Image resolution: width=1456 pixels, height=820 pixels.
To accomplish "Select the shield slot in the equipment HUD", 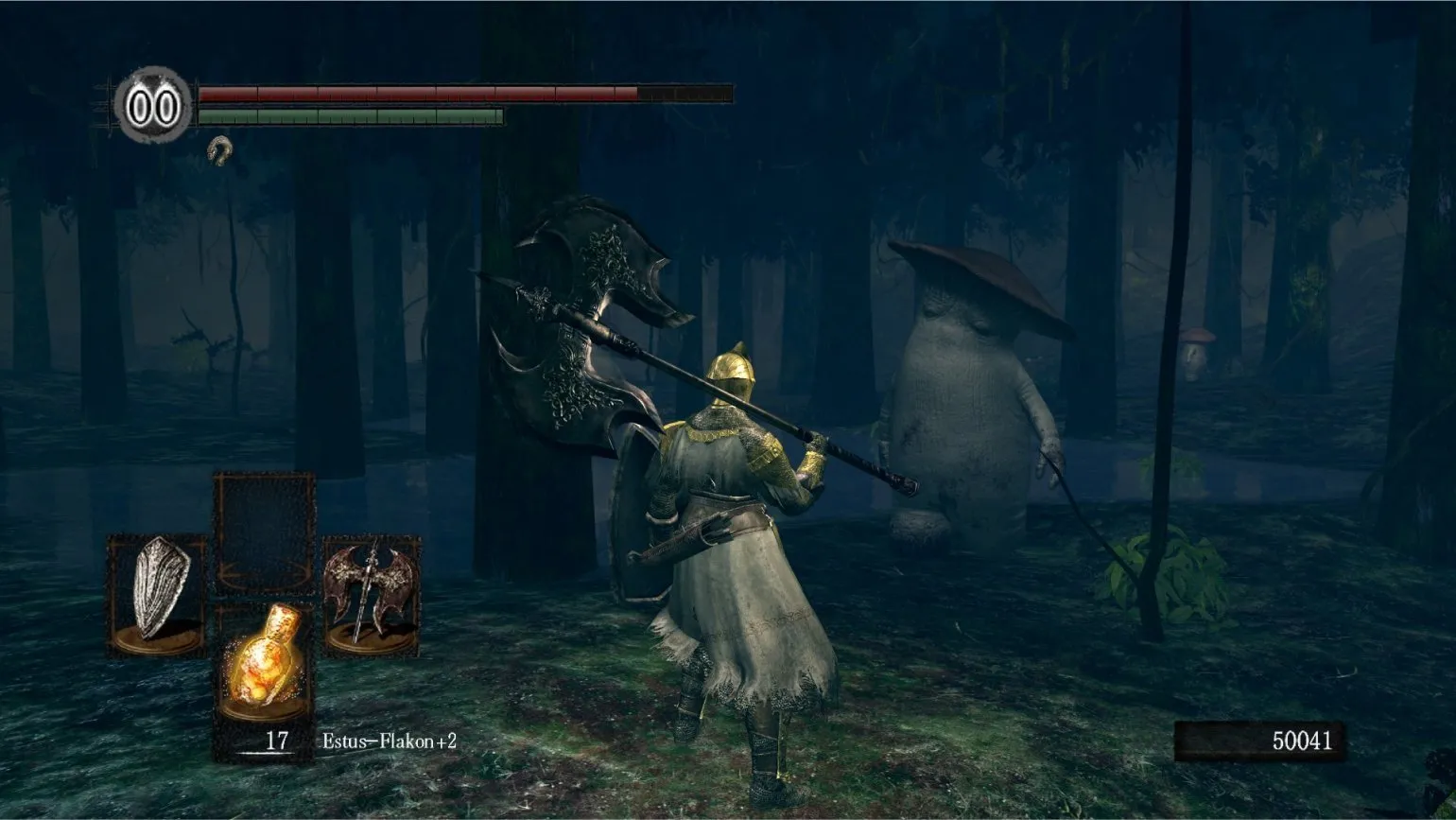I will coord(157,592).
